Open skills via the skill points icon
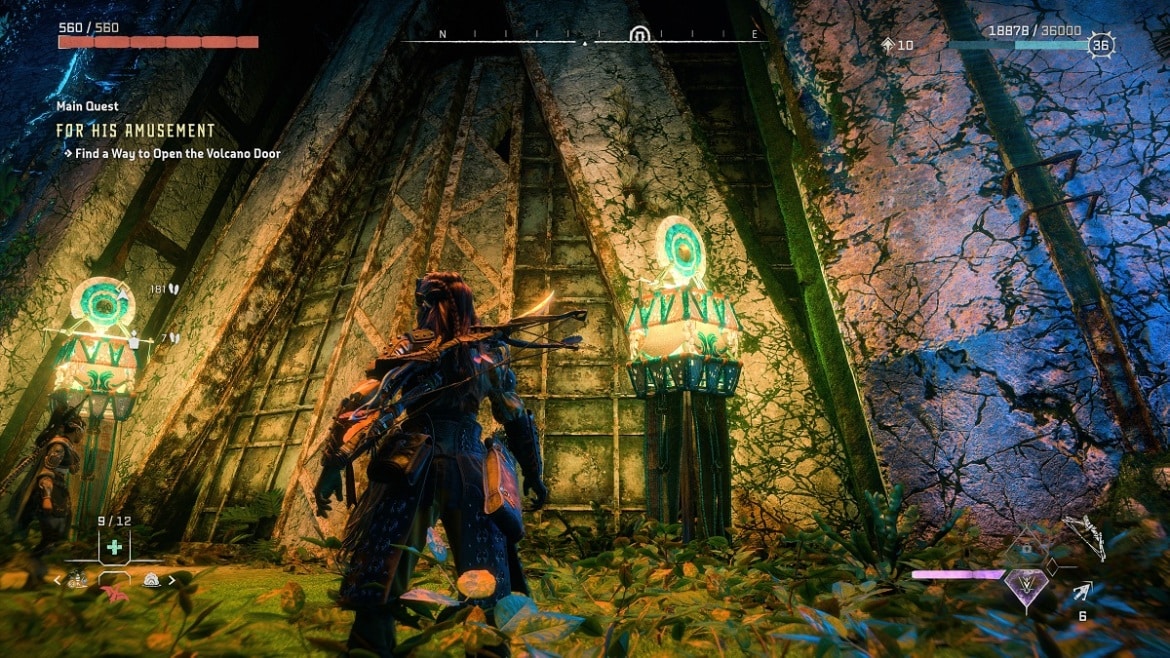 click(888, 45)
